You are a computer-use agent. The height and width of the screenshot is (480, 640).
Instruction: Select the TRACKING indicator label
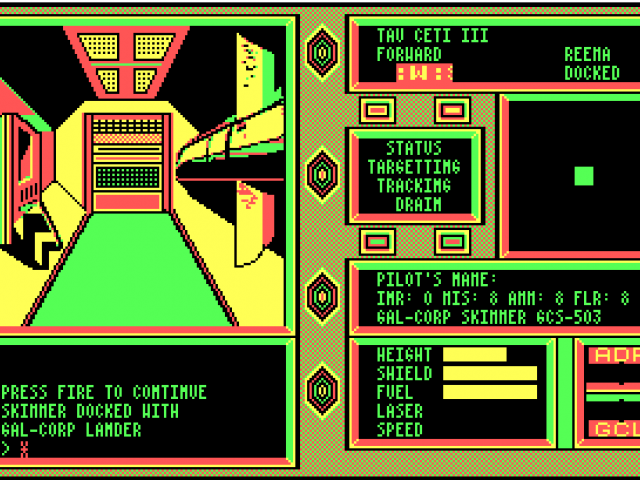tap(414, 186)
